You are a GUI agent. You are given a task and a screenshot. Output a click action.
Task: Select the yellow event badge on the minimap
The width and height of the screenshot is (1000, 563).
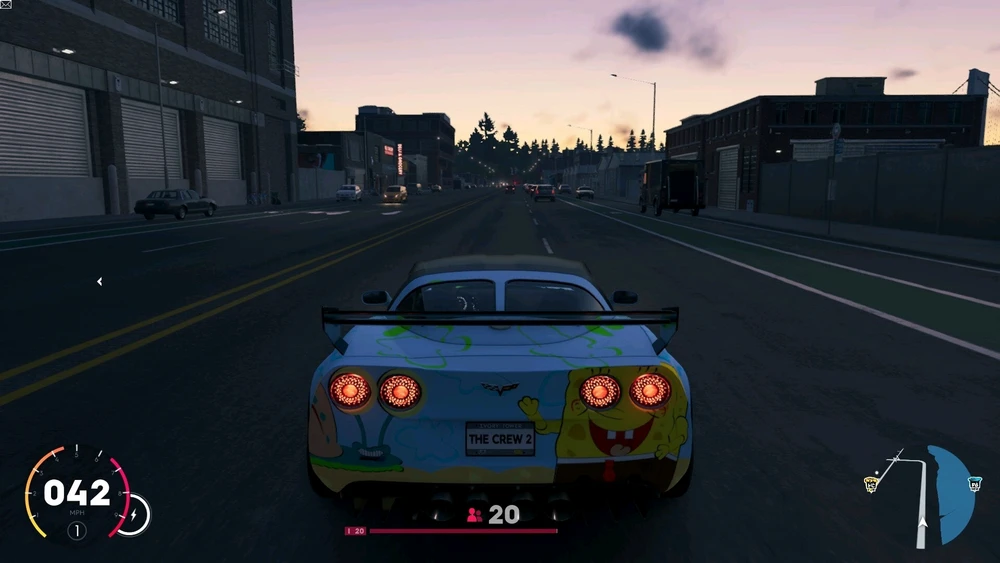click(871, 484)
